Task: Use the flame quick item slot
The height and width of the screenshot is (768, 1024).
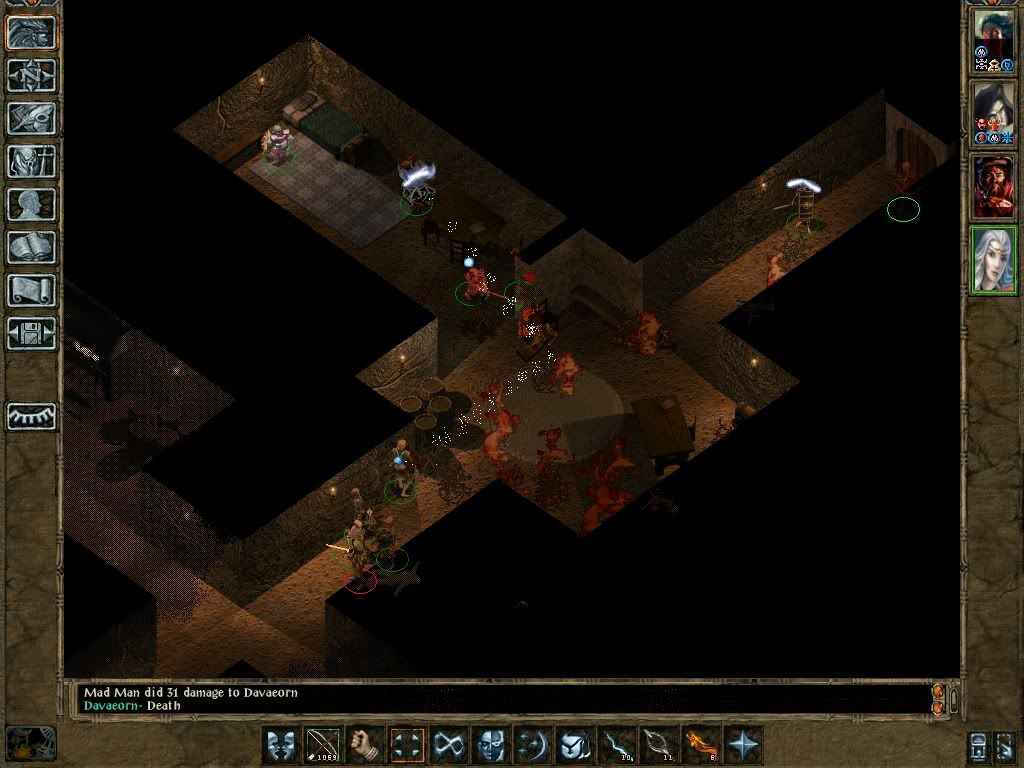Action: coord(699,745)
